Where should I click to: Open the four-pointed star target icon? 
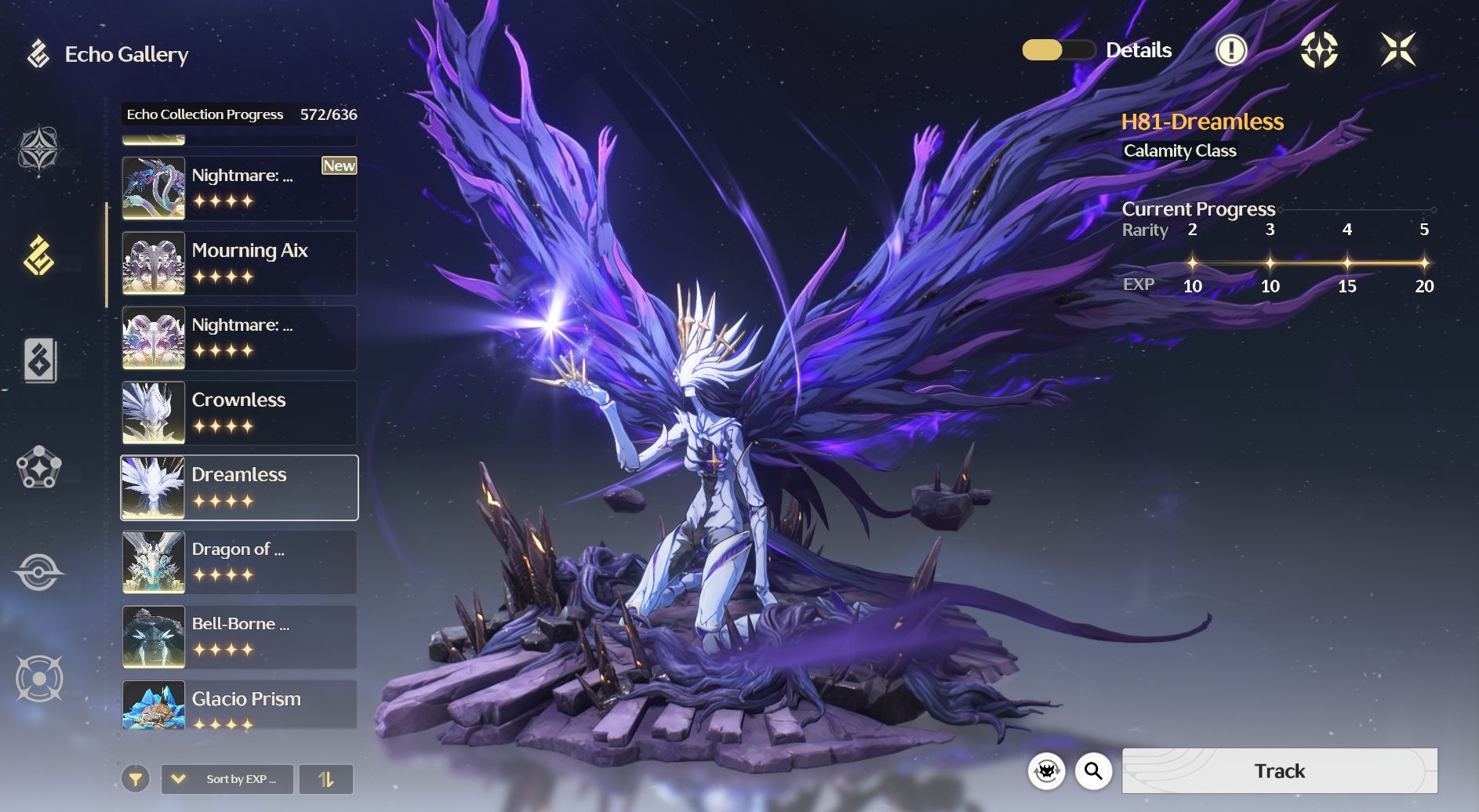point(1319,50)
